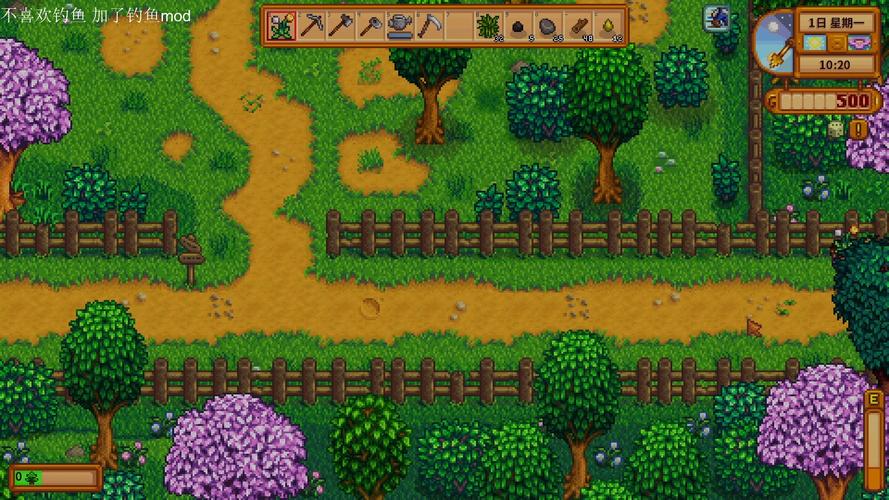Equip the watering can
This screenshot has height=500, width=889.
click(x=400, y=25)
